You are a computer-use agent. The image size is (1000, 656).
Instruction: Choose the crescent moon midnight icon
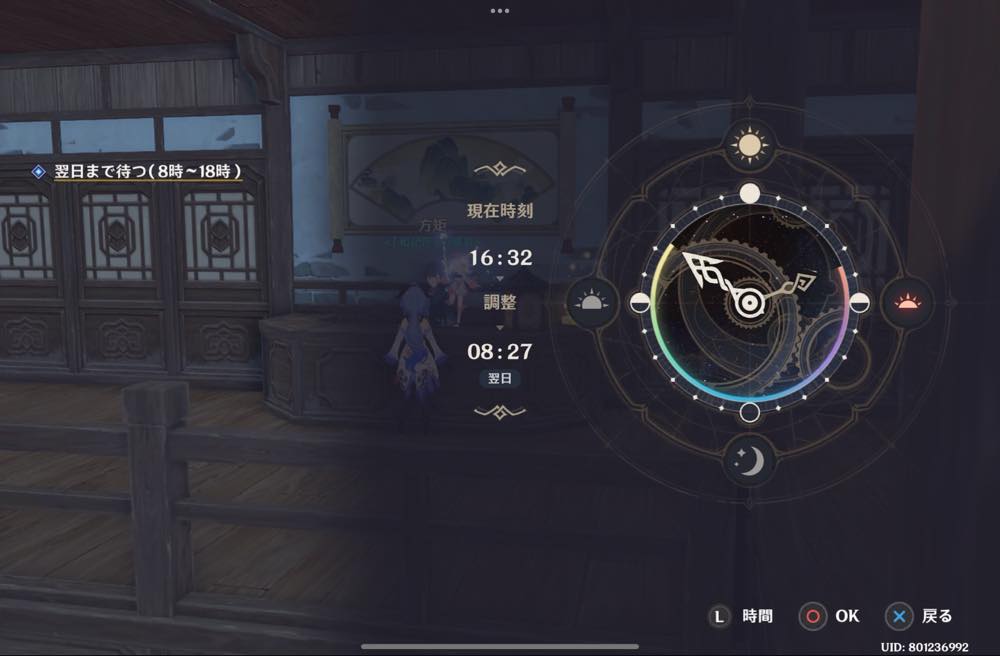click(x=749, y=460)
